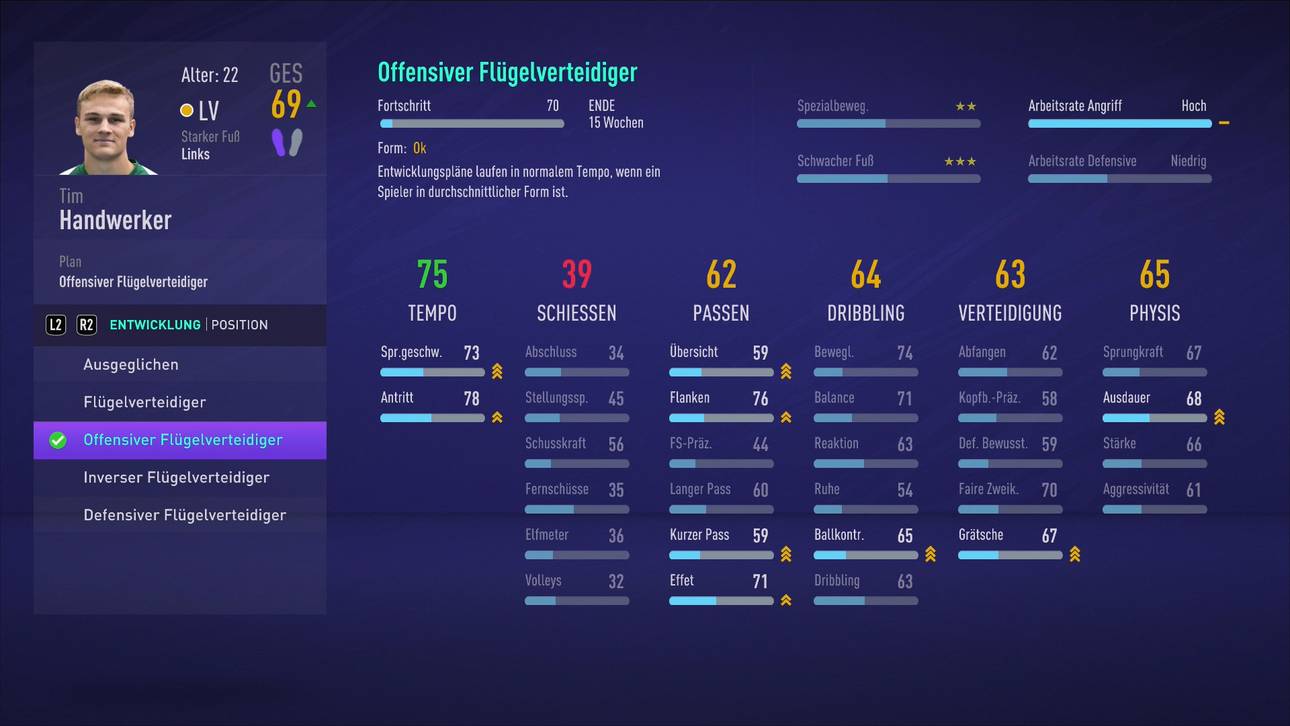The height and width of the screenshot is (726, 1290).
Task: Click the upgrade chevrons beside Flanken
Action: tap(786, 417)
